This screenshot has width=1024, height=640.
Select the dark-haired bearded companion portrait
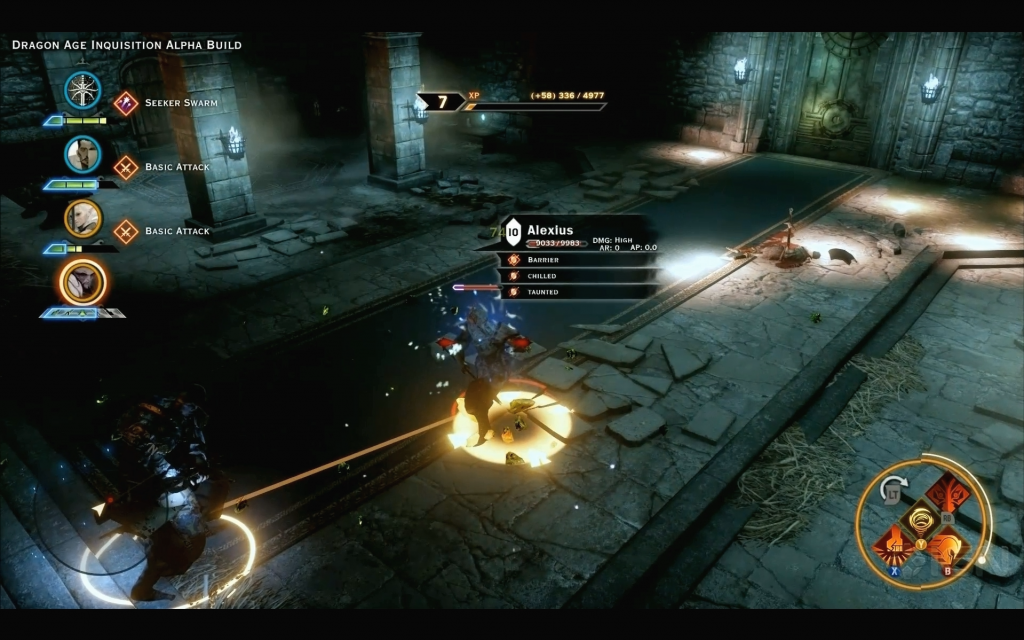pos(83,154)
